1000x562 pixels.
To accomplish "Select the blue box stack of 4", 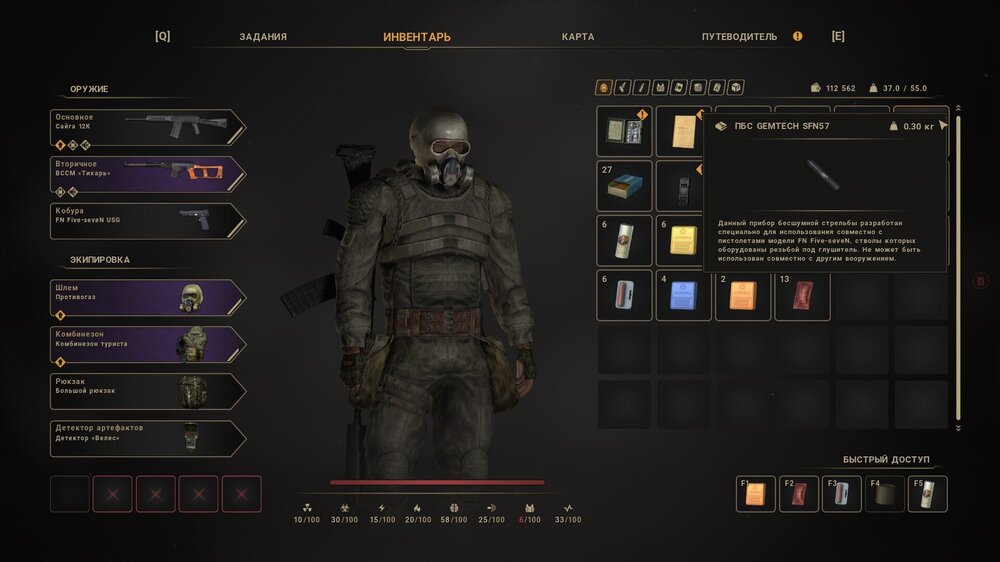I will point(684,295).
